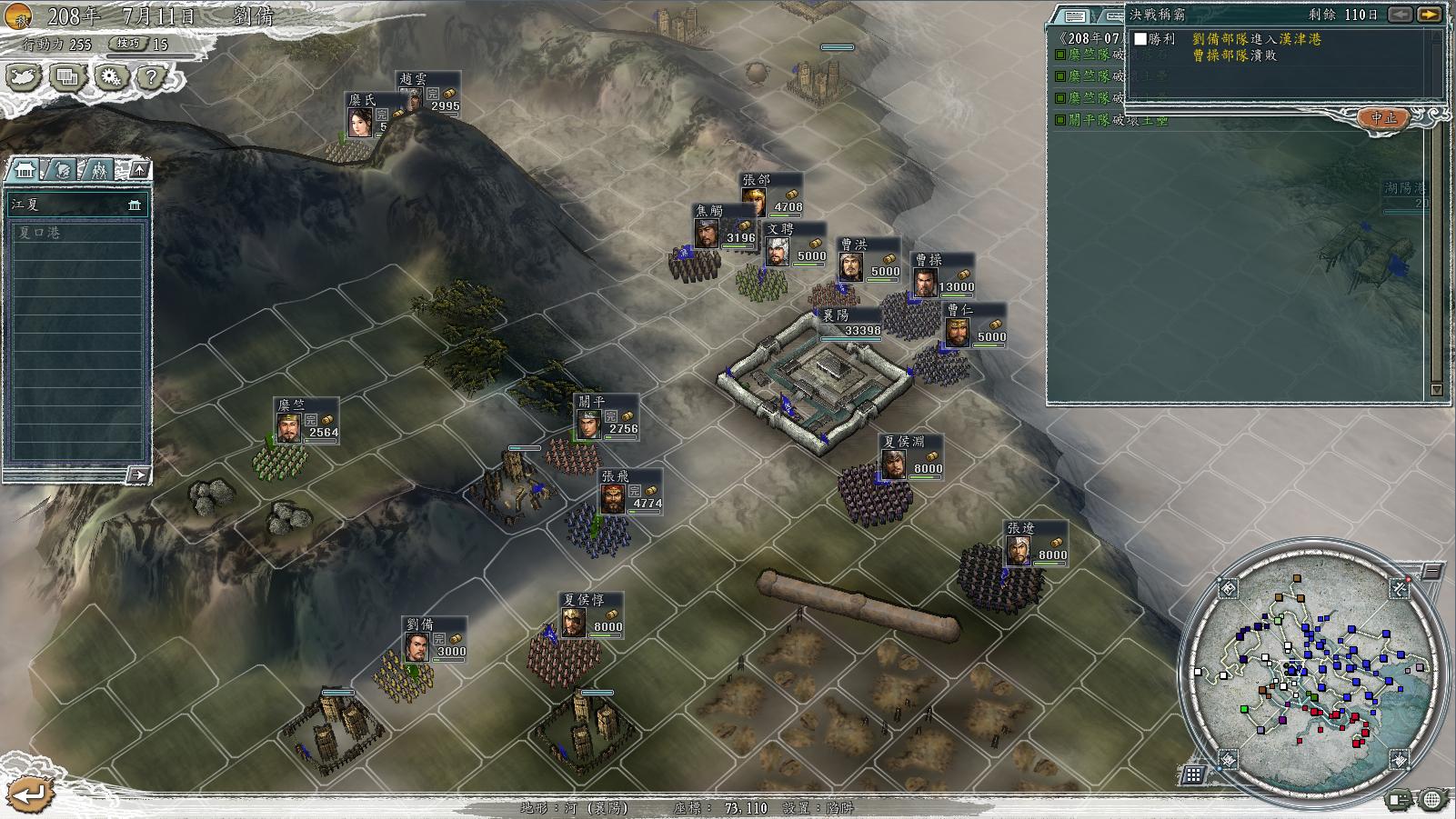Viewport: 1456px width, 819px height.
Task: Open the overlapping windows icon
Action: (66, 77)
